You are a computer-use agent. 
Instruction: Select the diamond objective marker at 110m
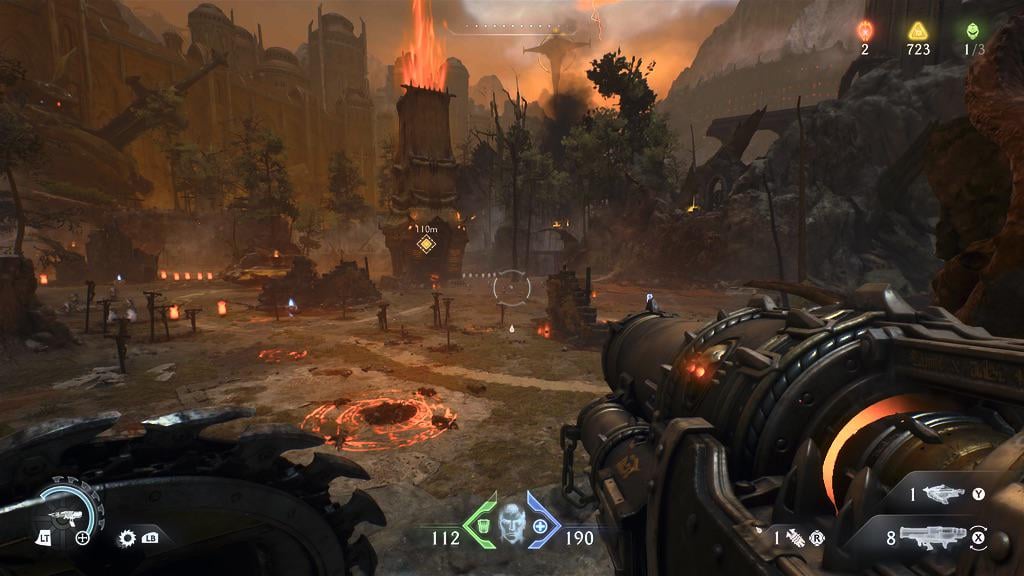click(x=427, y=245)
